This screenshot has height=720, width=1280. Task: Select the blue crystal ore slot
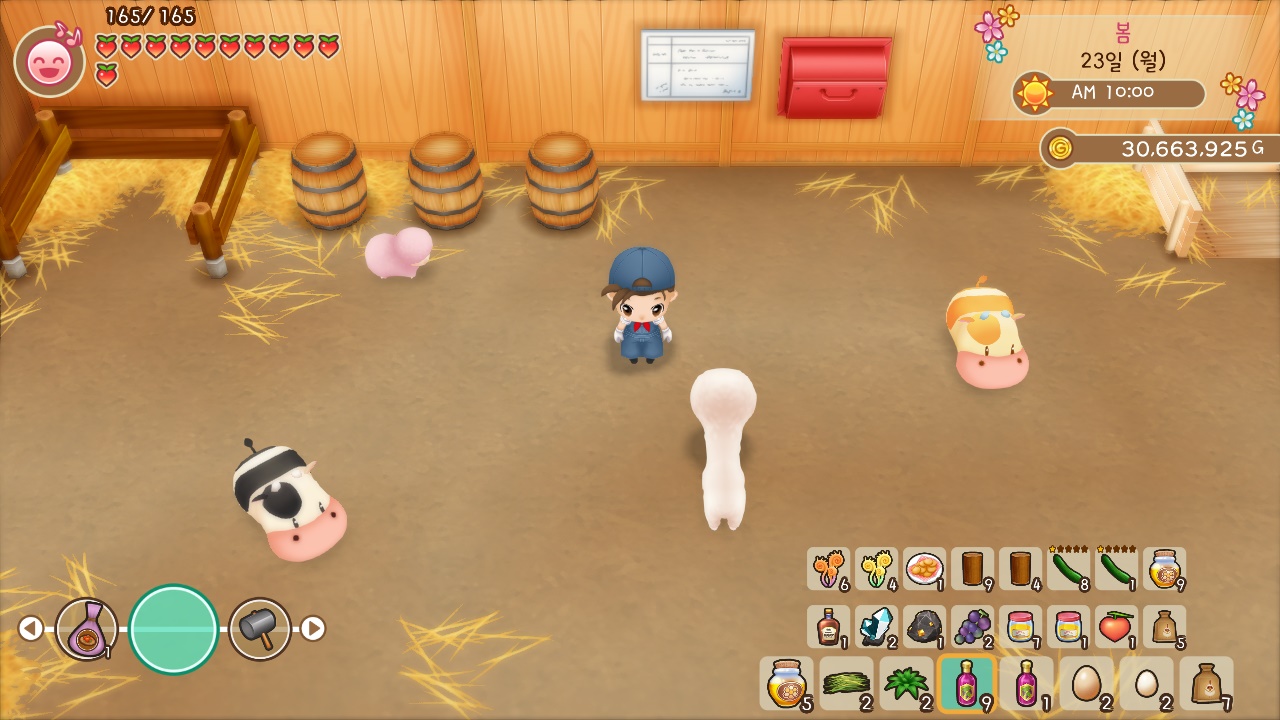(x=876, y=627)
